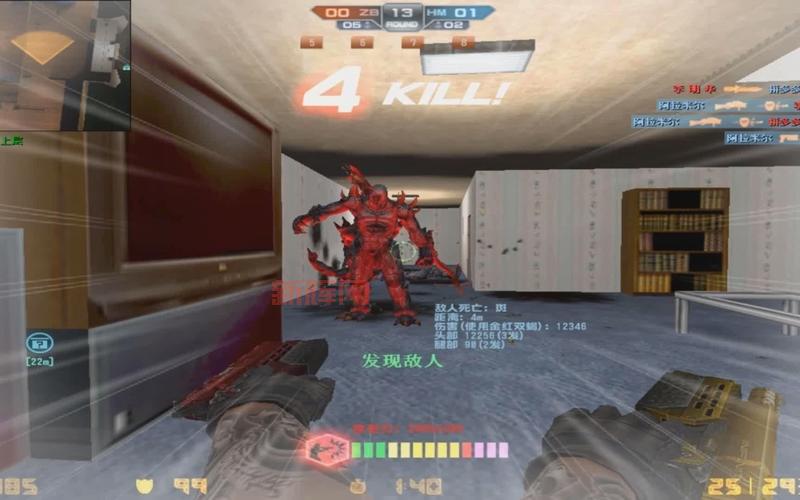
Task: Click the blue 22m waypoint marker icon
Action: click(x=41, y=342)
